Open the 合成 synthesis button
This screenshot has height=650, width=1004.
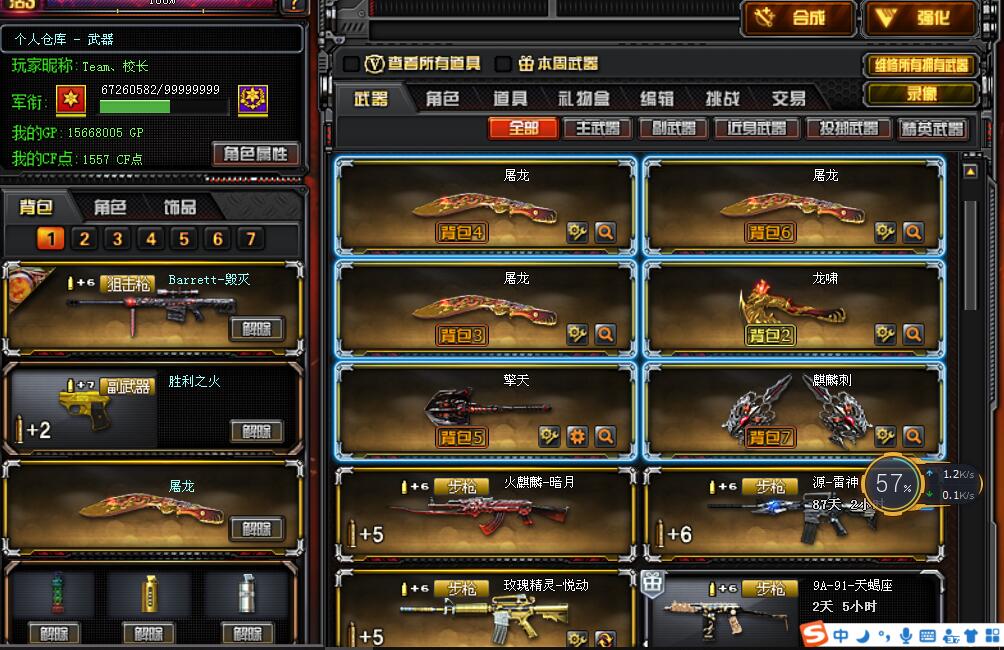(x=798, y=18)
